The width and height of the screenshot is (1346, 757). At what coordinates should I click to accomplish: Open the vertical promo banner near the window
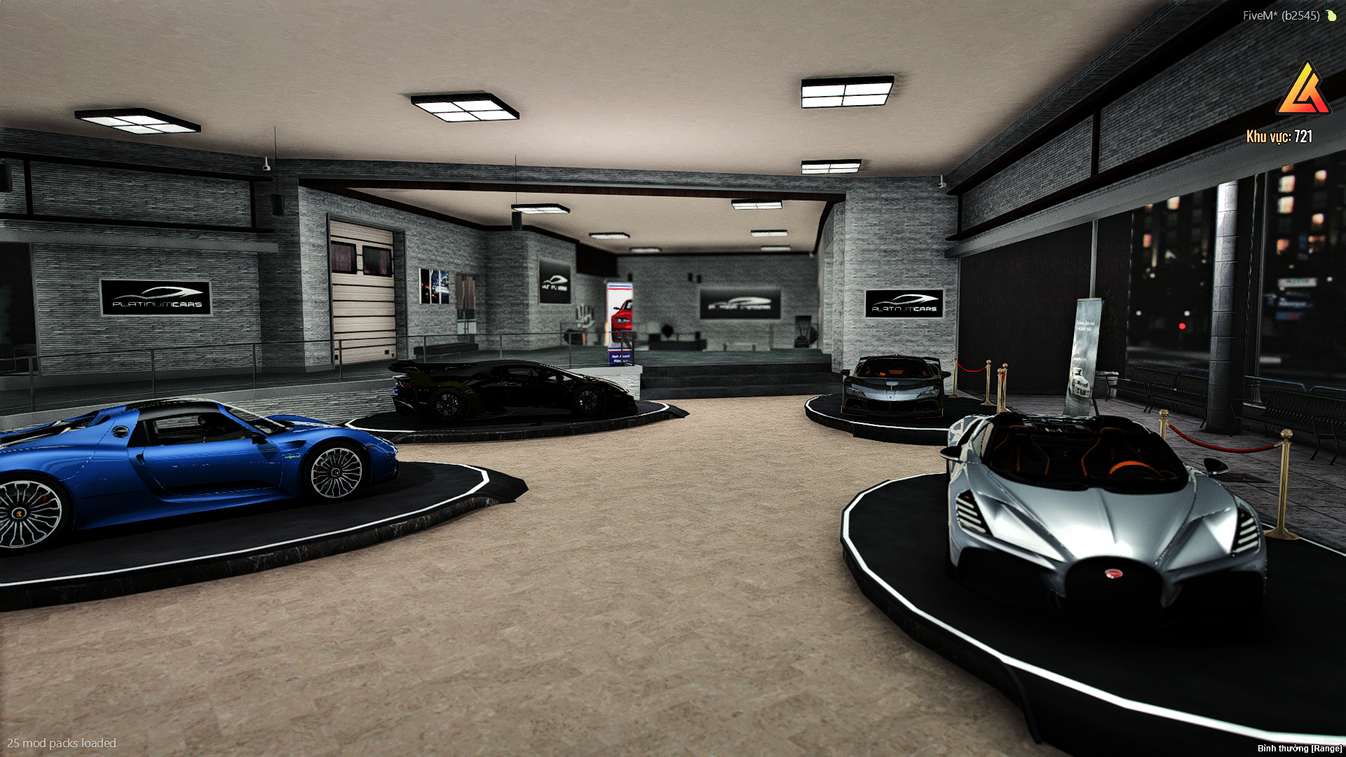tap(1080, 355)
